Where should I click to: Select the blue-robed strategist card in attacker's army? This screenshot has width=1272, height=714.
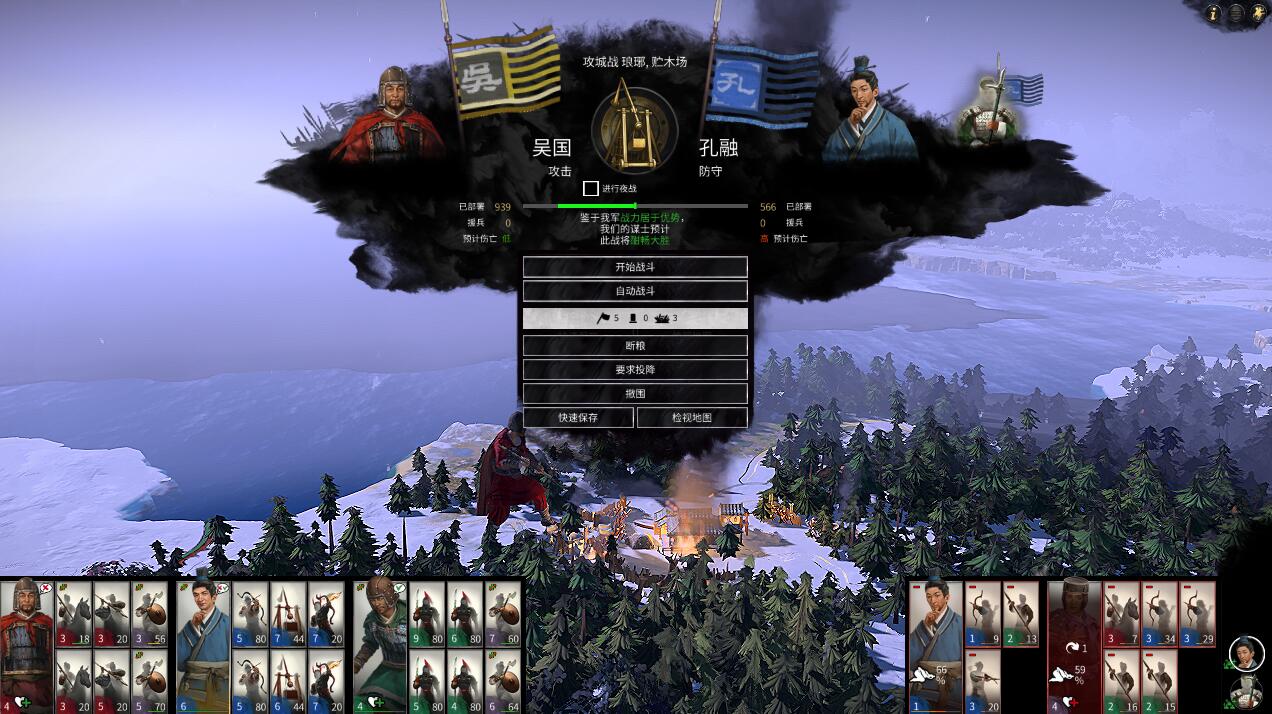tap(203, 644)
